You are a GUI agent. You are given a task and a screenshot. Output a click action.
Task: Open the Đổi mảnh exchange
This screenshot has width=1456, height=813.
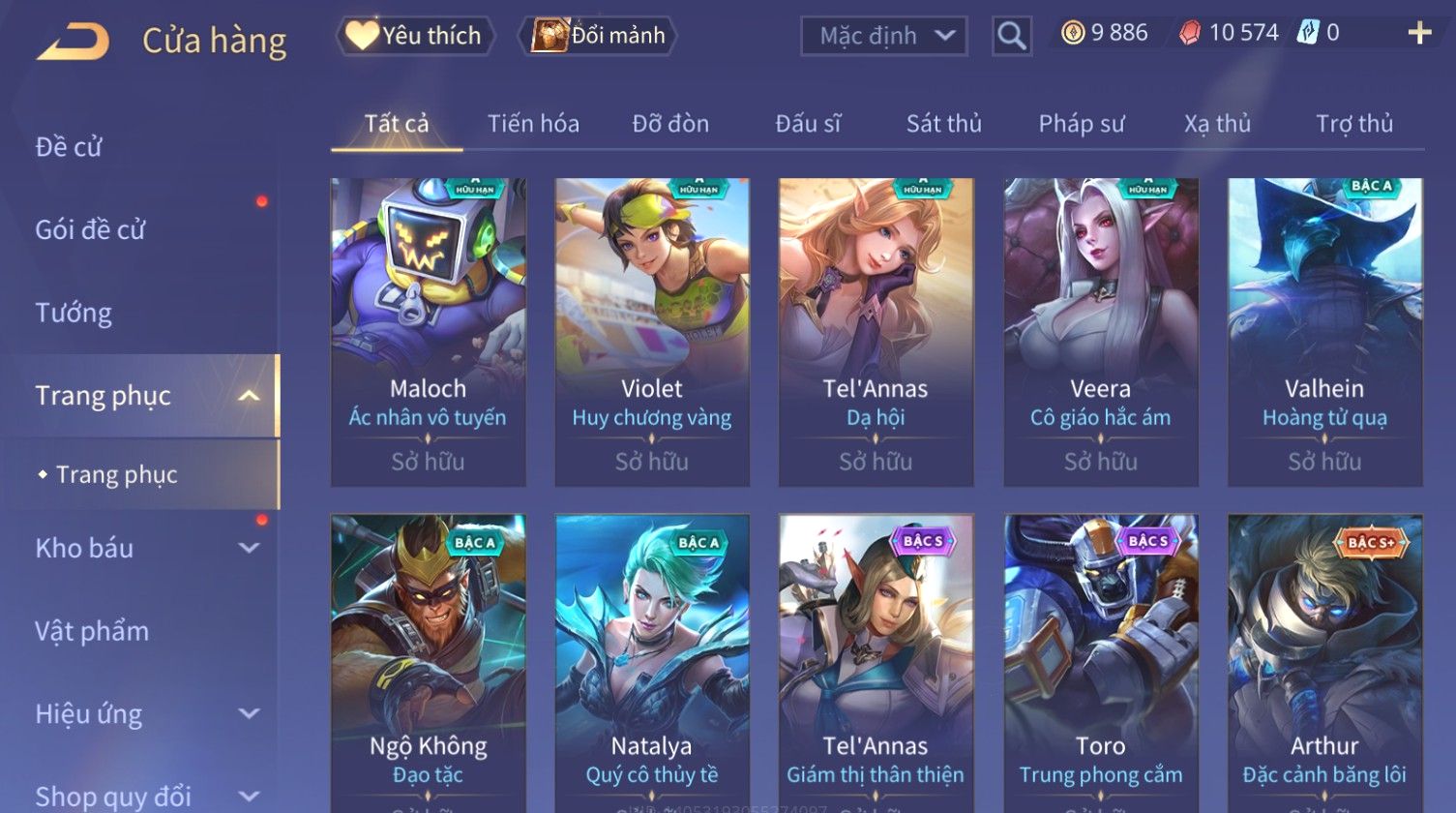pyautogui.click(x=599, y=36)
